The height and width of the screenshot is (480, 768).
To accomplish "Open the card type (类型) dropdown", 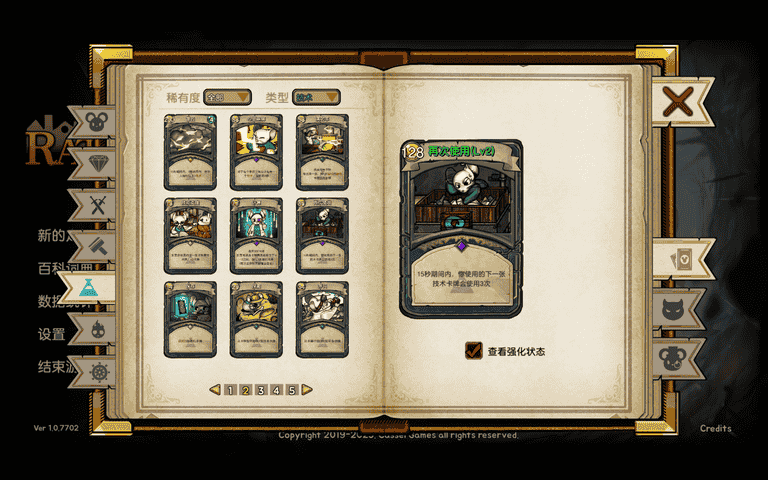I will coord(316,97).
